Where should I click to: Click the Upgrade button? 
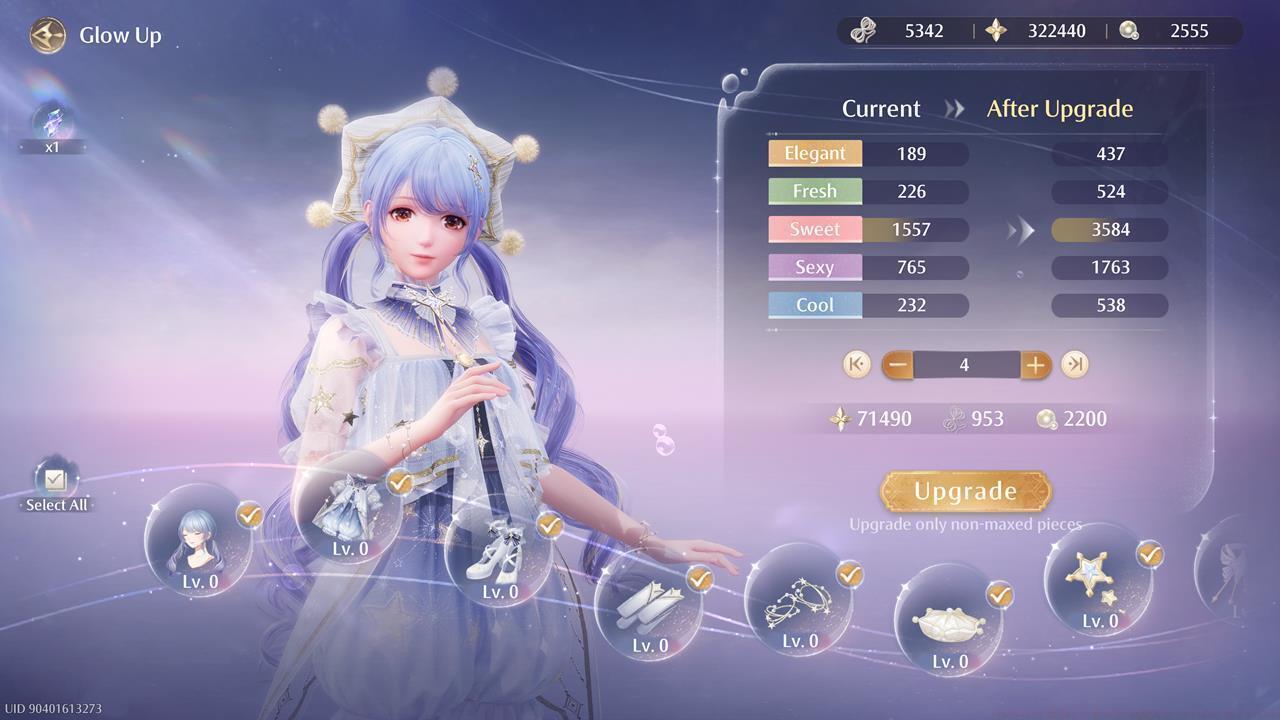[965, 491]
